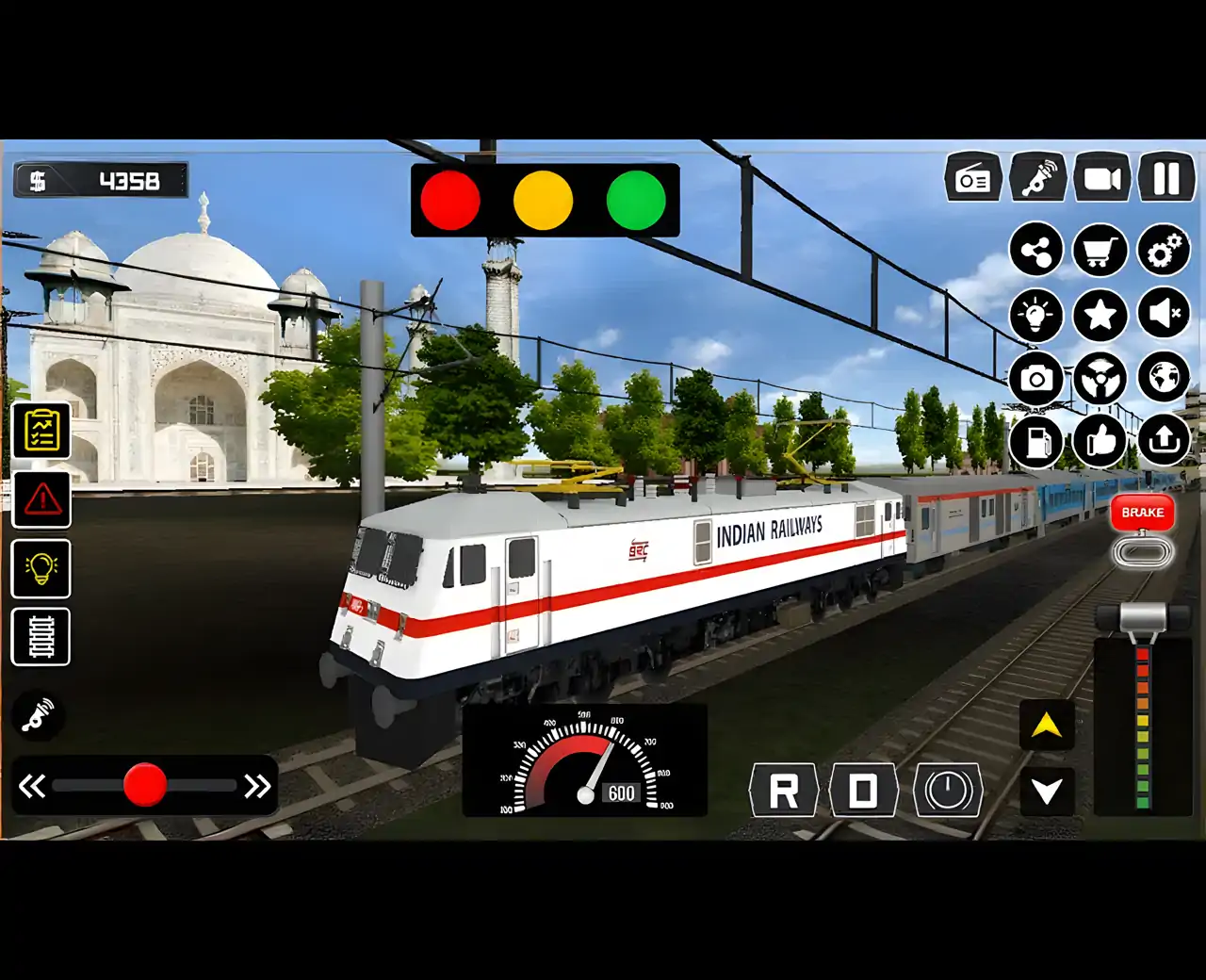Increase throttle with the yellow up arrow
This screenshot has width=1206, height=980.
click(1047, 726)
